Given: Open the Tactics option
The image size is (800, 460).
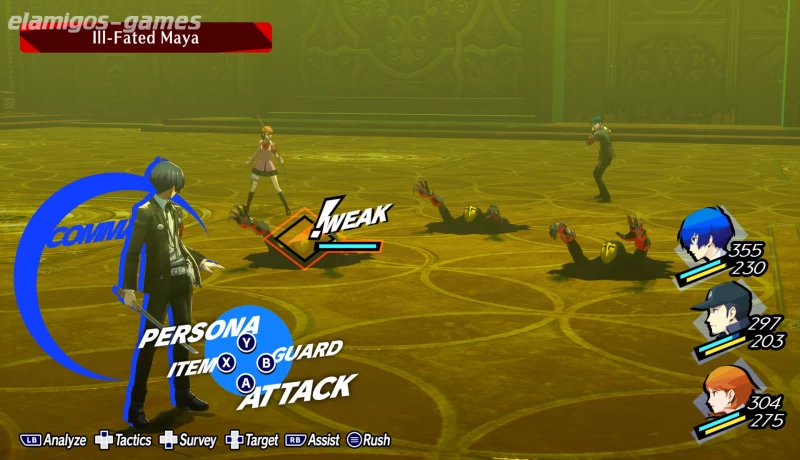Looking at the screenshot, I should coord(123,440).
